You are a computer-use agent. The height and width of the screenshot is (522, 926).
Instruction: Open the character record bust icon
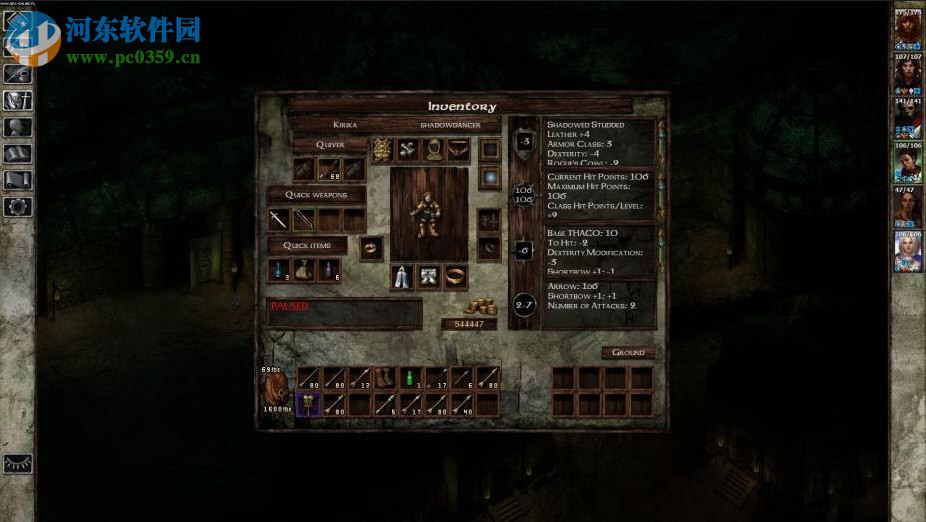pyautogui.click(x=18, y=127)
